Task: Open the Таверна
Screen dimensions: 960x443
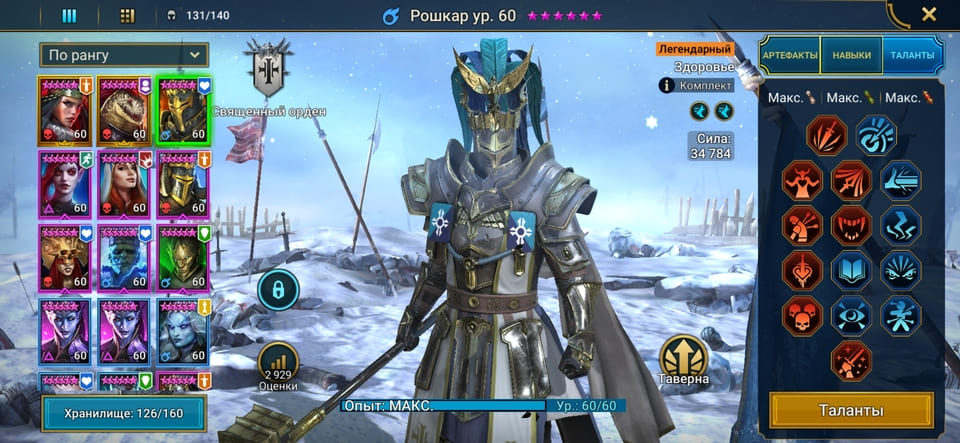Action: tap(684, 360)
